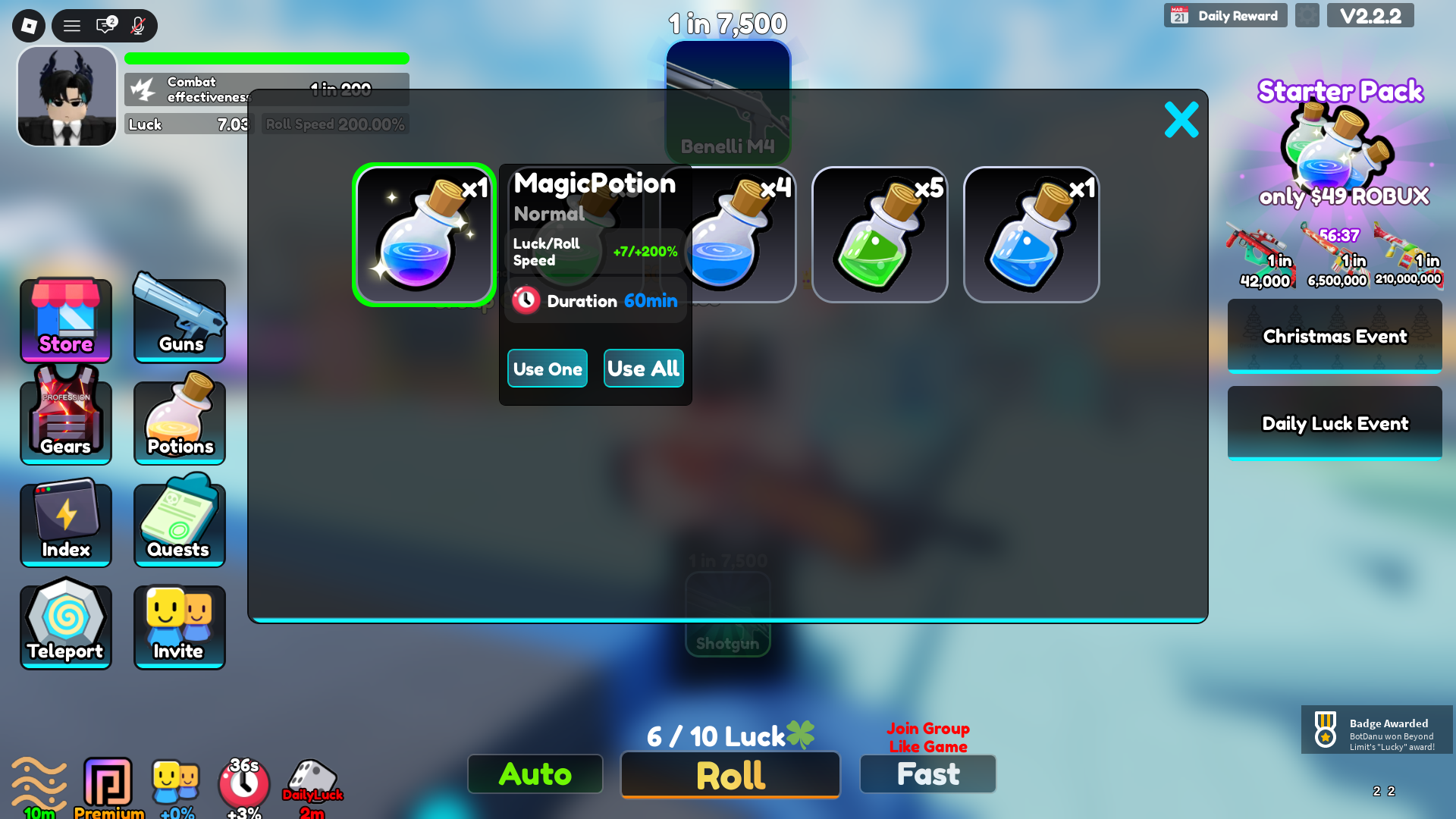The width and height of the screenshot is (1456, 819).
Task: Use All MagicPotions
Action: [x=643, y=369]
